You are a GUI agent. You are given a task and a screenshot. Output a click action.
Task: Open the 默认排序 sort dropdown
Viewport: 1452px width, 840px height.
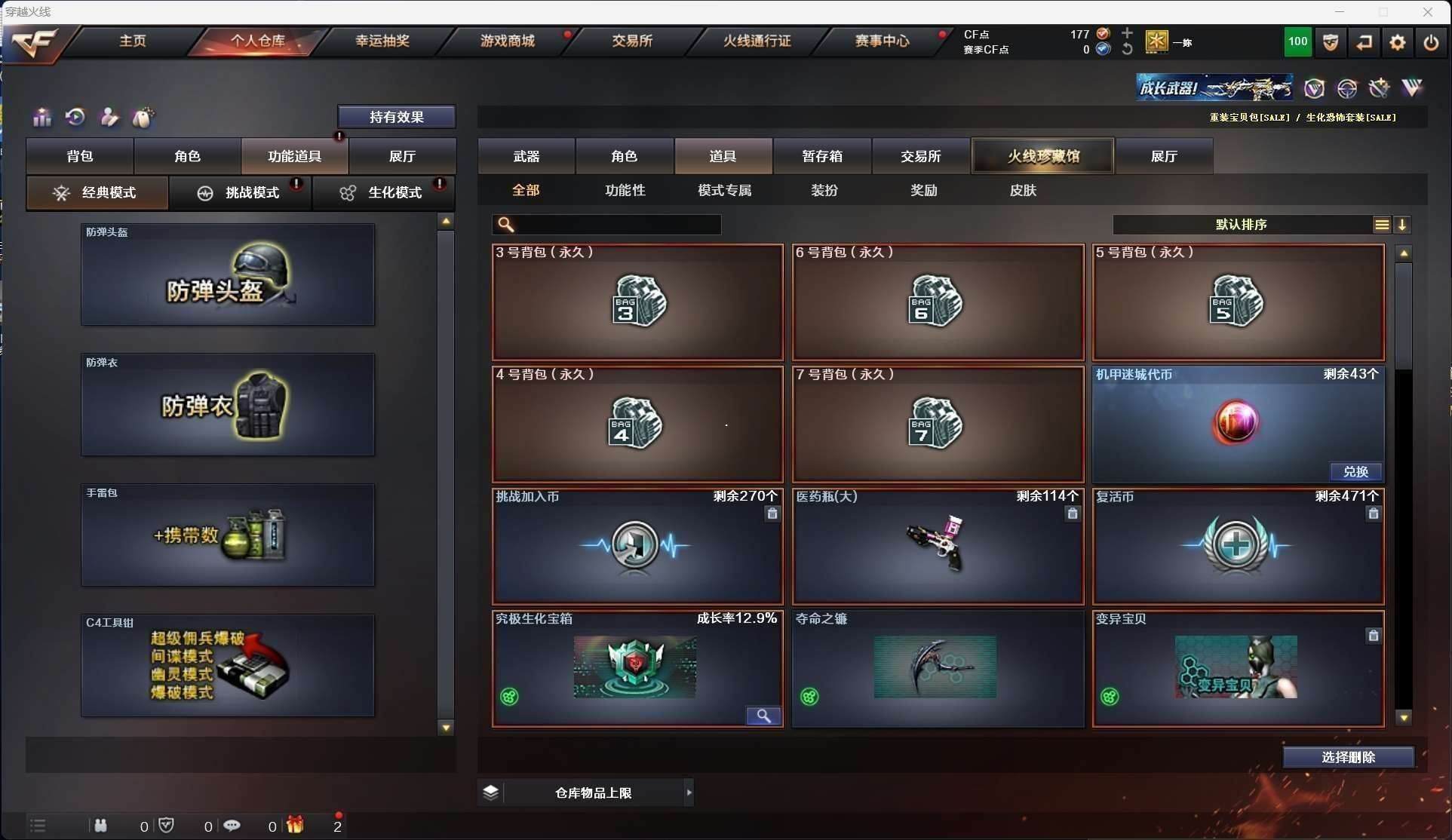[x=1241, y=225]
